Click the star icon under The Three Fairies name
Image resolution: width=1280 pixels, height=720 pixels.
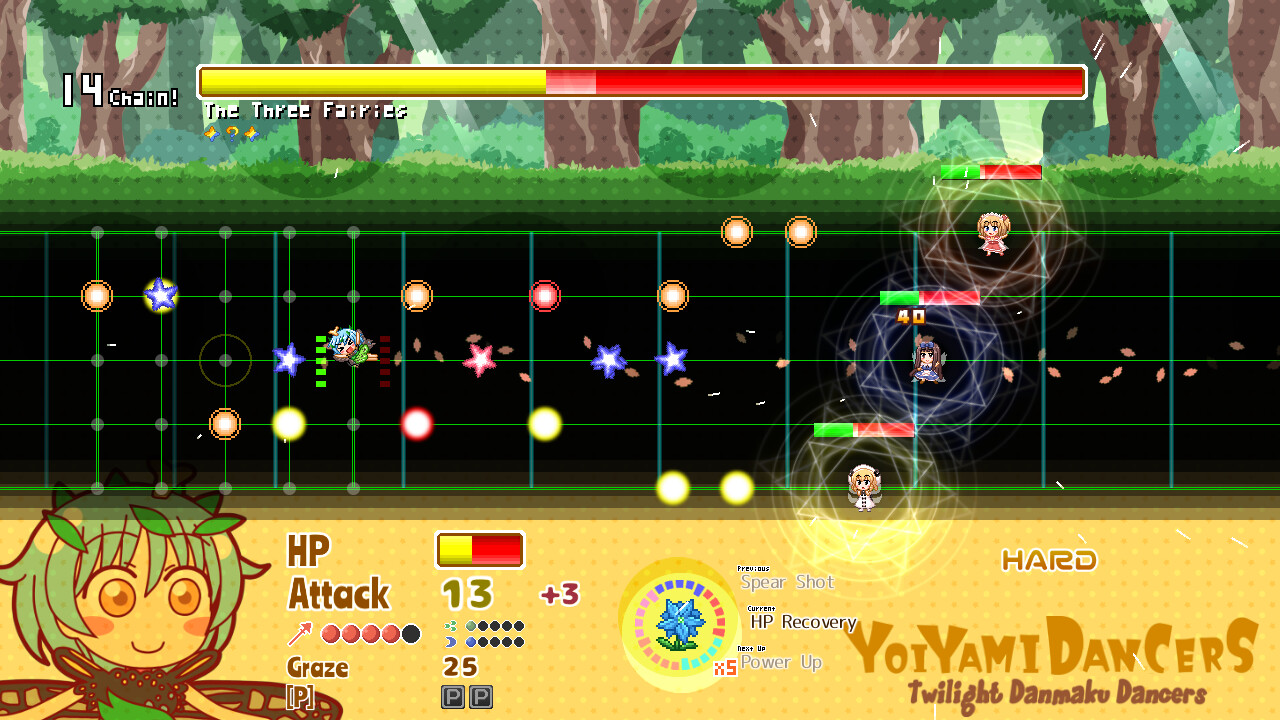(212, 134)
